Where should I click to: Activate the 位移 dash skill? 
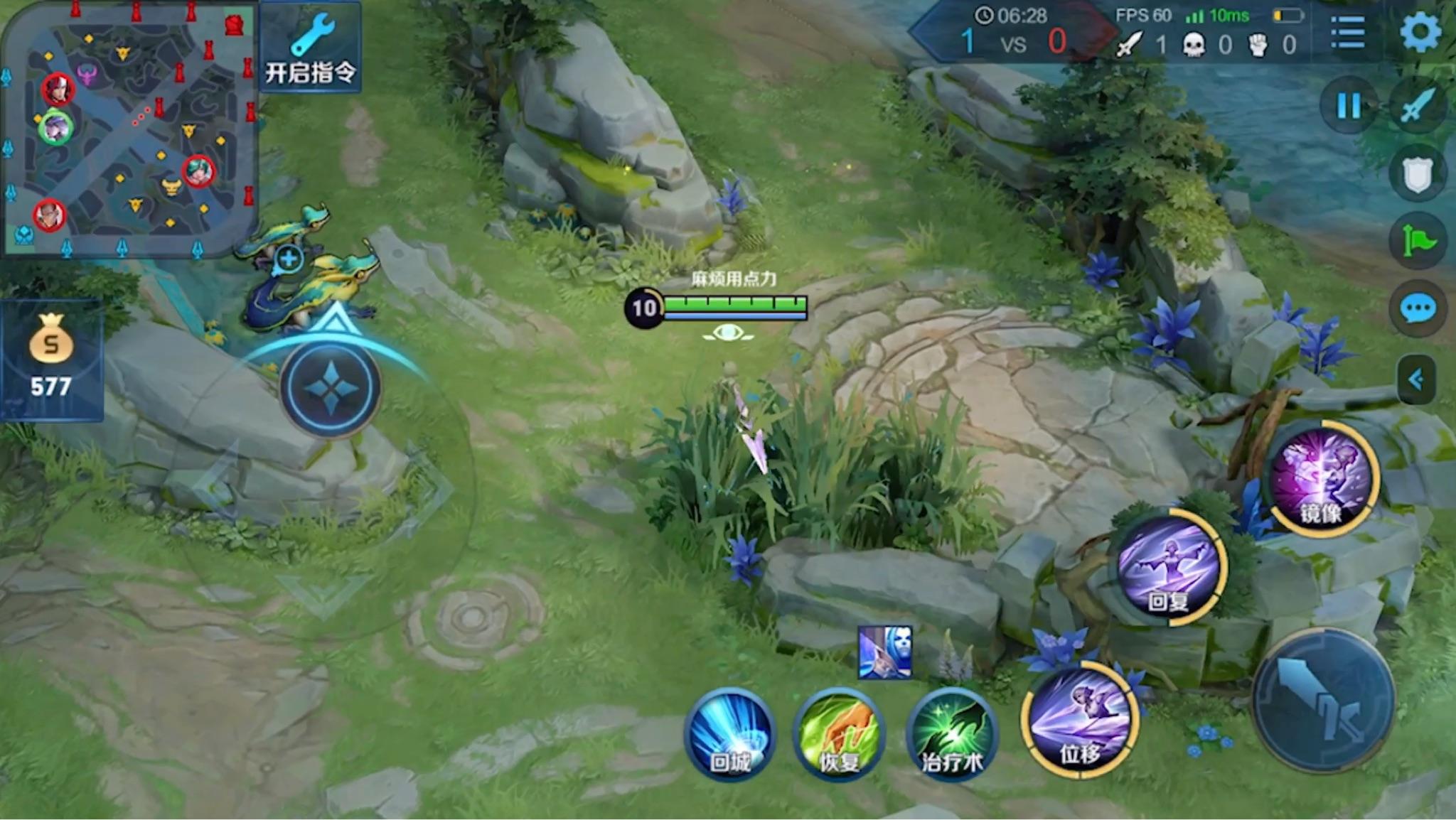click(1080, 721)
